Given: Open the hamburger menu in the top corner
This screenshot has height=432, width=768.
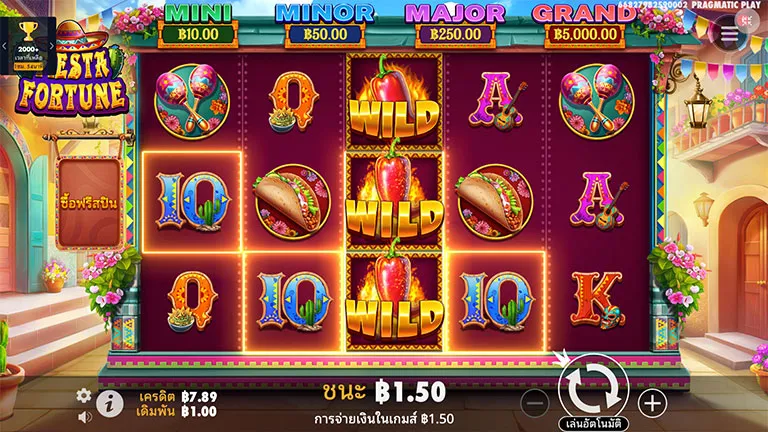Looking at the screenshot, I should click(729, 32).
